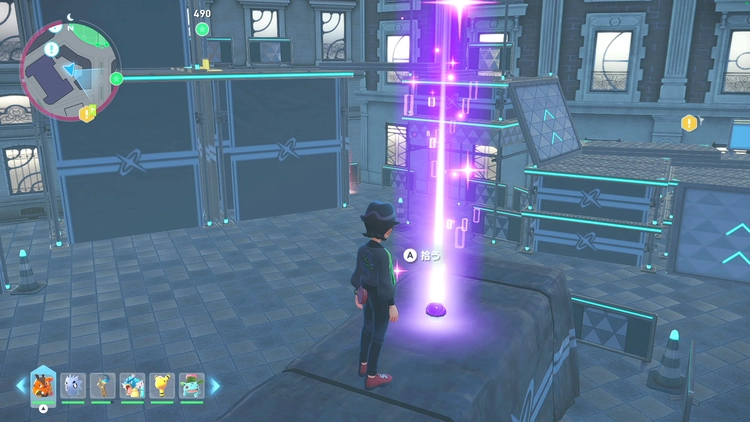Select the Gyarados party slot
The height and width of the screenshot is (422, 750).
132,386
